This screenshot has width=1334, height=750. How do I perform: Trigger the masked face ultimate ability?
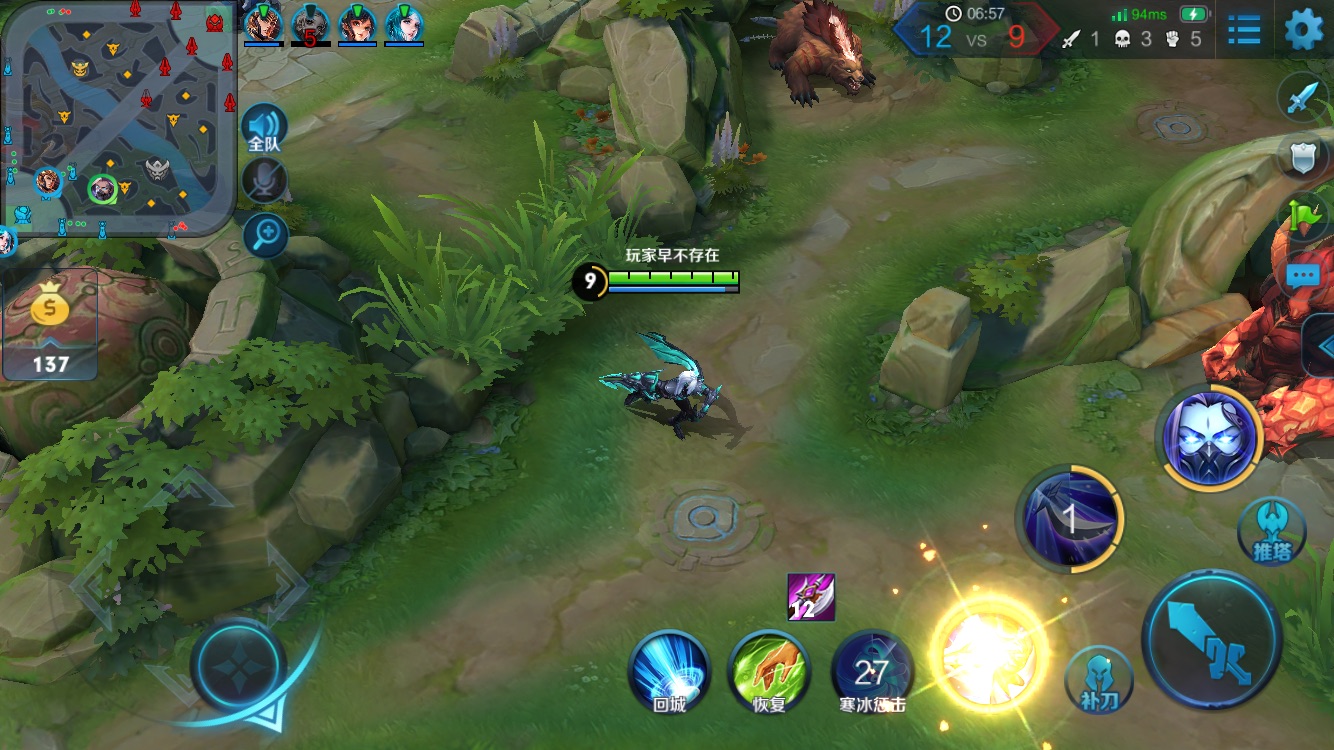1209,438
